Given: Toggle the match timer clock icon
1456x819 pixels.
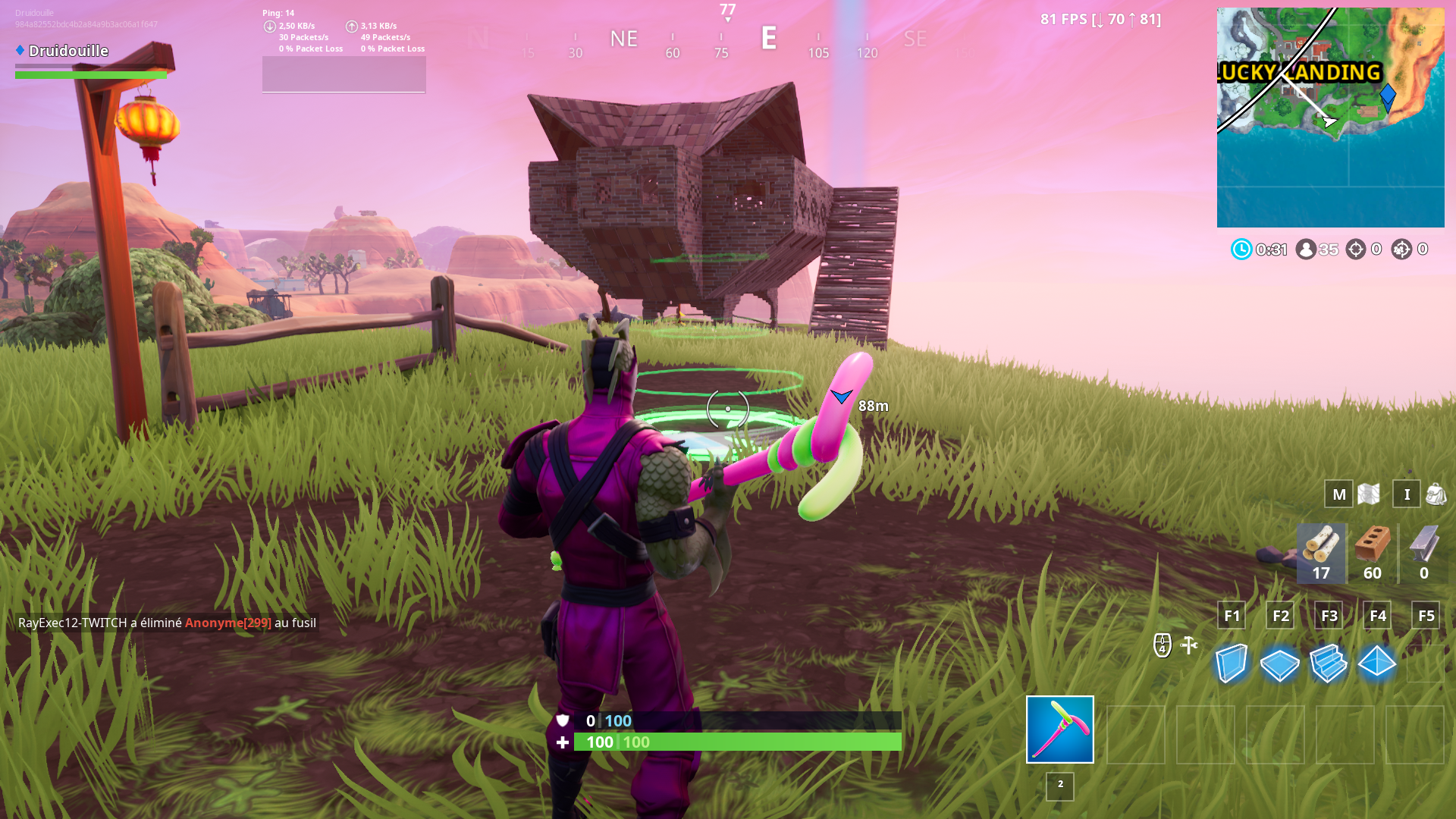Looking at the screenshot, I should point(1241,249).
